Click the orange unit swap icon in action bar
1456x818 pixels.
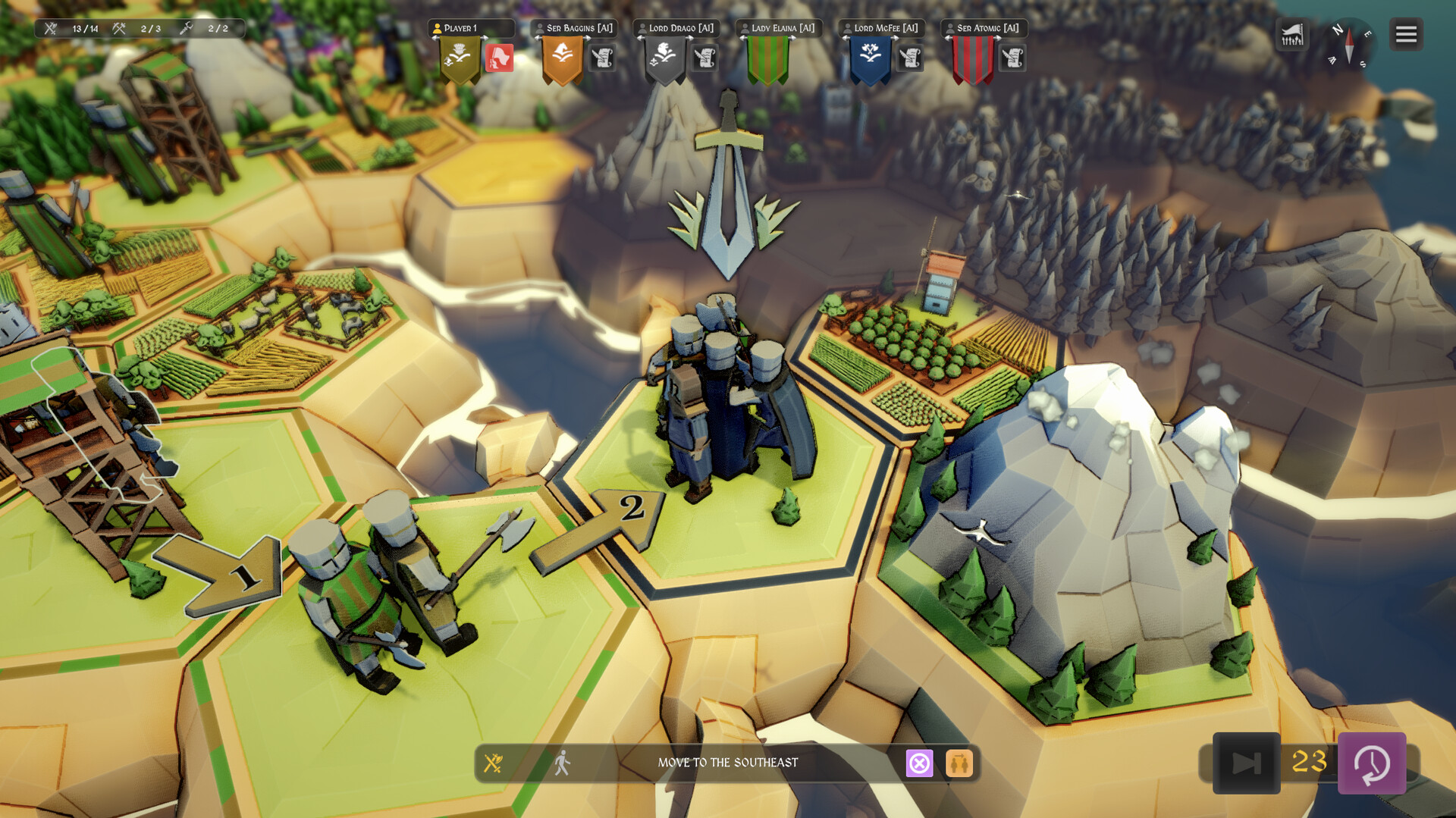tap(959, 764)
